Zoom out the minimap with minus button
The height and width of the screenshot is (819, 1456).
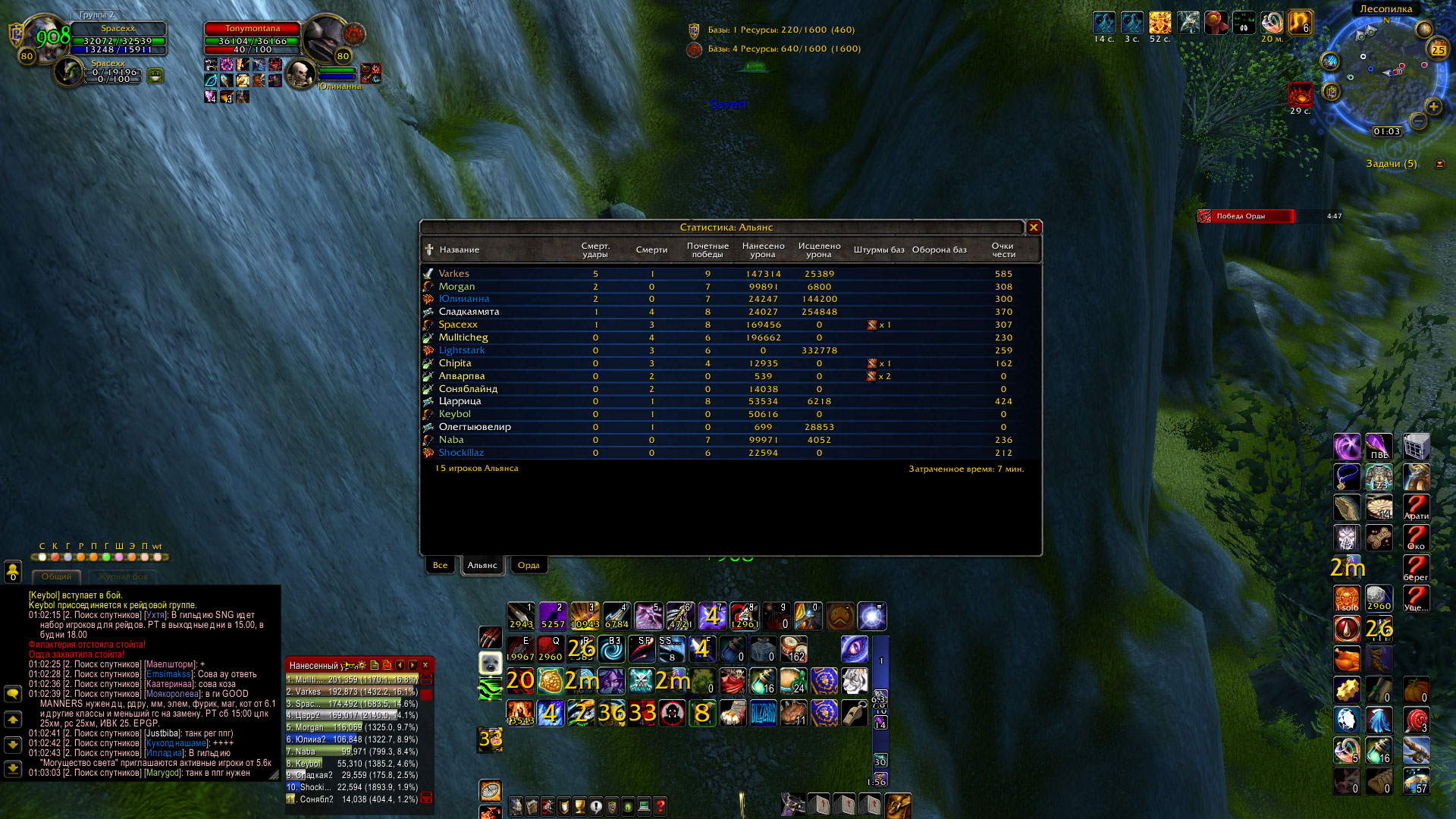[1418, 121]
